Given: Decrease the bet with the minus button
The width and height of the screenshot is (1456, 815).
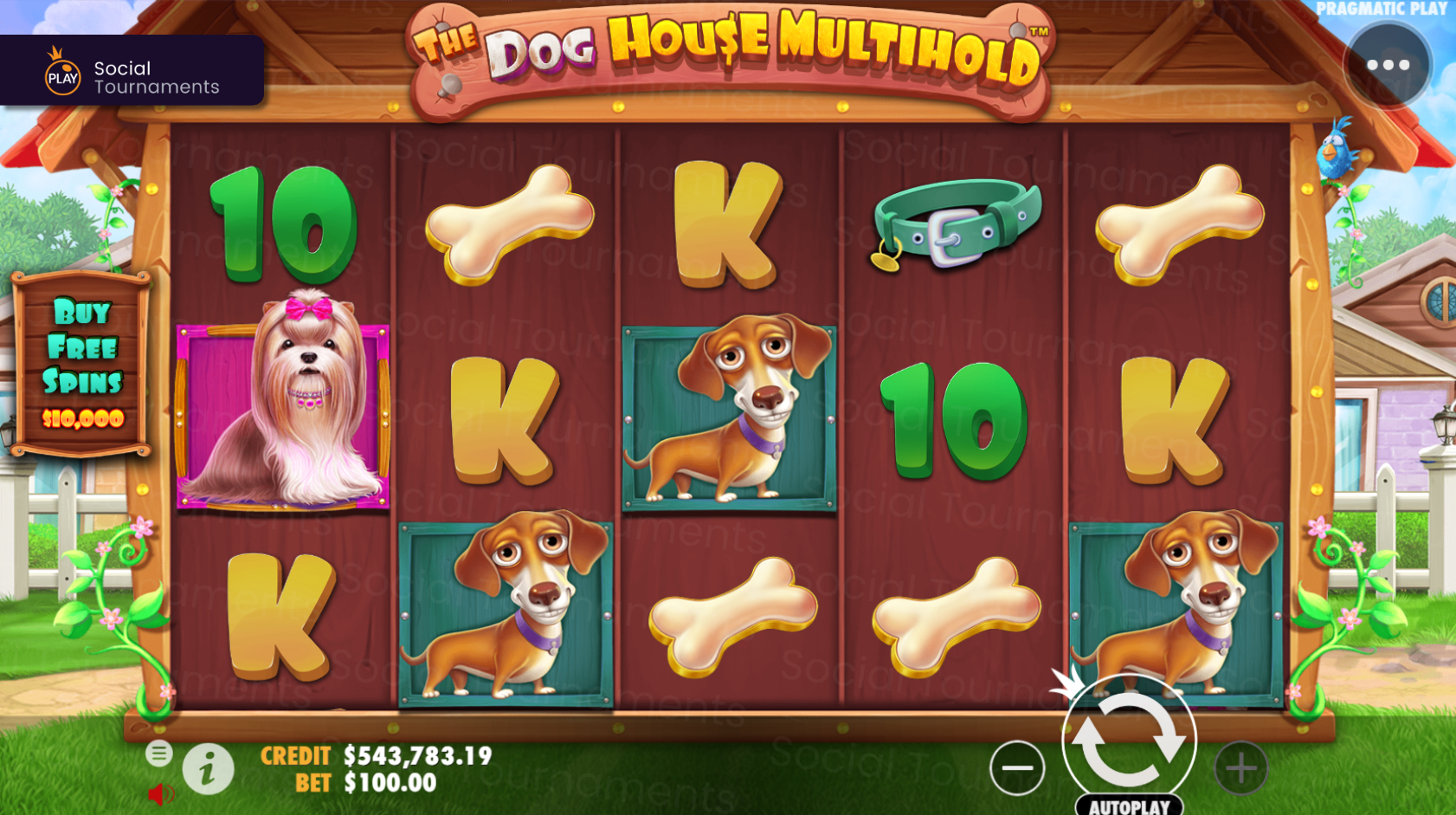Looking at the screenshot, I should pyautogui.click(x=1016, y=766).
